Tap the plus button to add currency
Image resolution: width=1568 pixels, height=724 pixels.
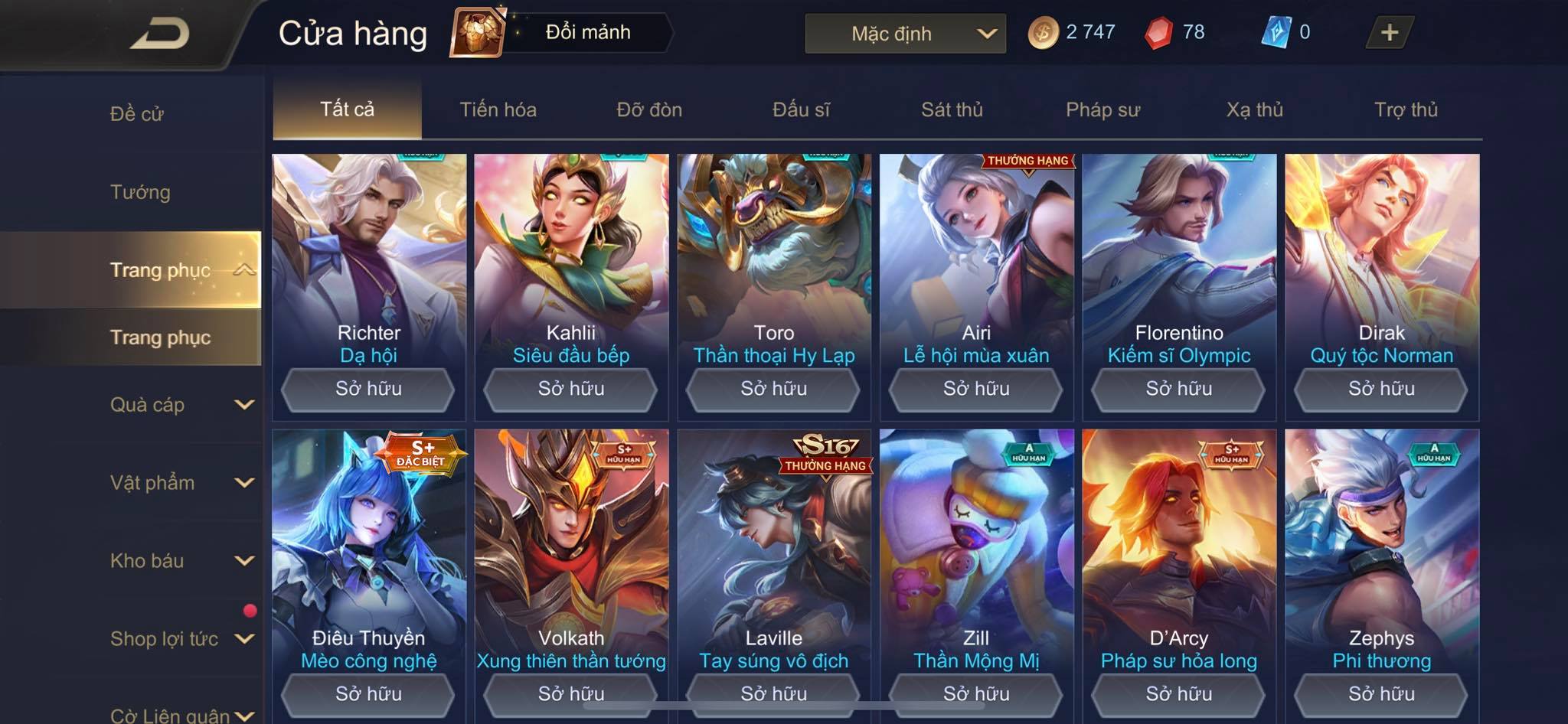(x=1389, y=33)
